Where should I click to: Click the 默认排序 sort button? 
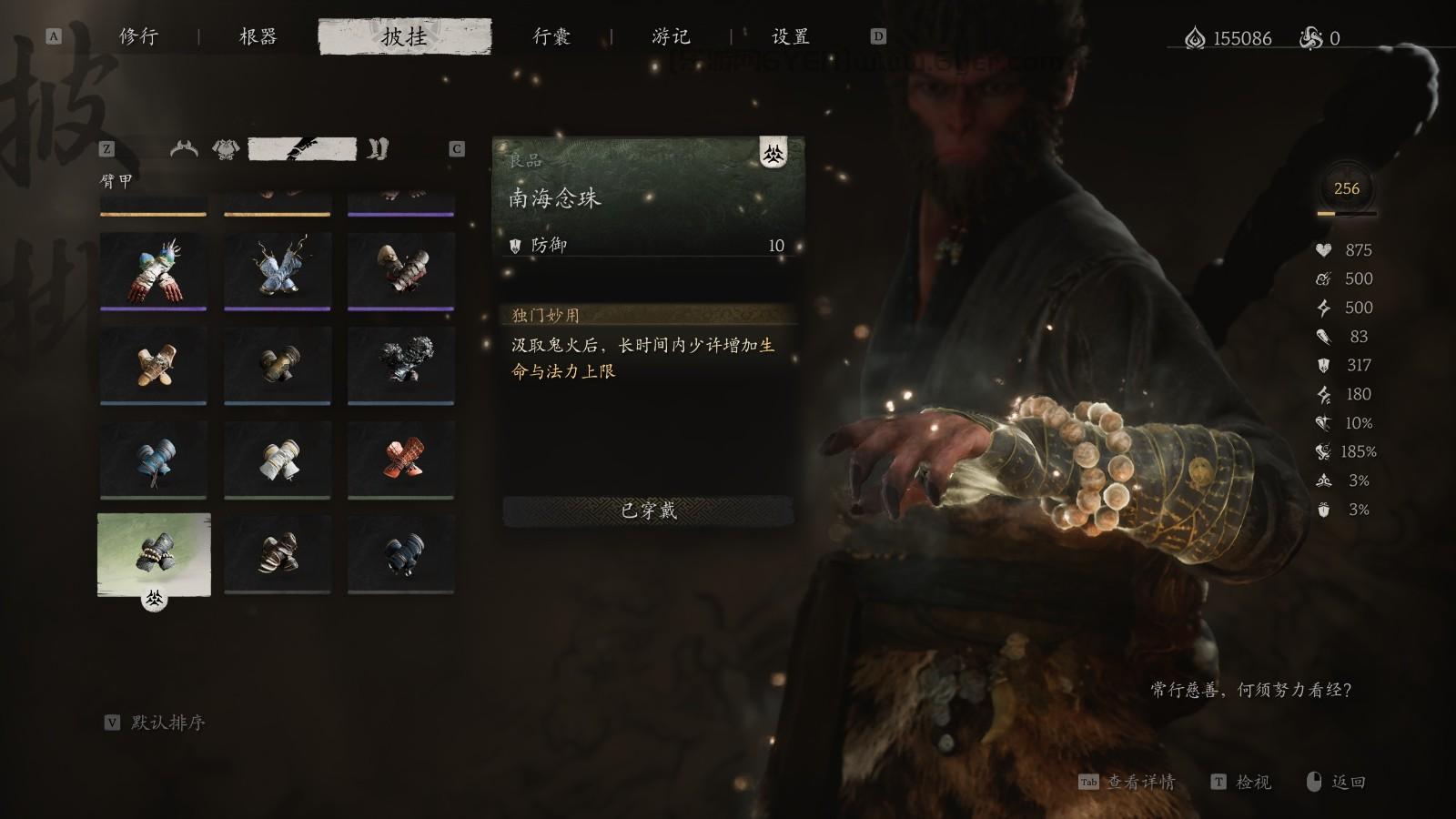[168, 724]
